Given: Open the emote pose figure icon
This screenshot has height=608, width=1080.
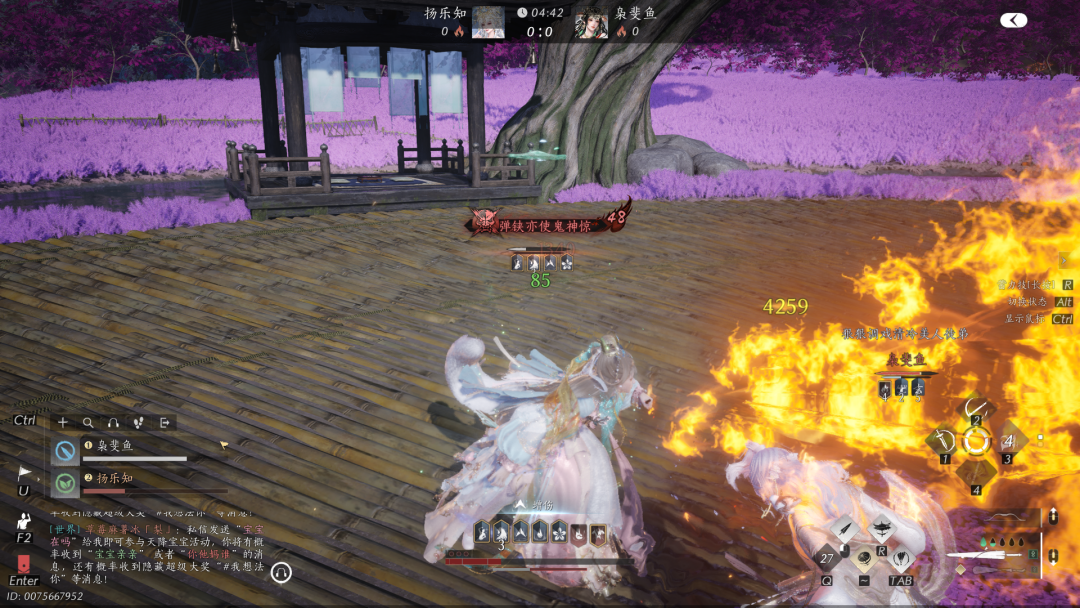Looking at the screenshot, I should pos(24,521).
